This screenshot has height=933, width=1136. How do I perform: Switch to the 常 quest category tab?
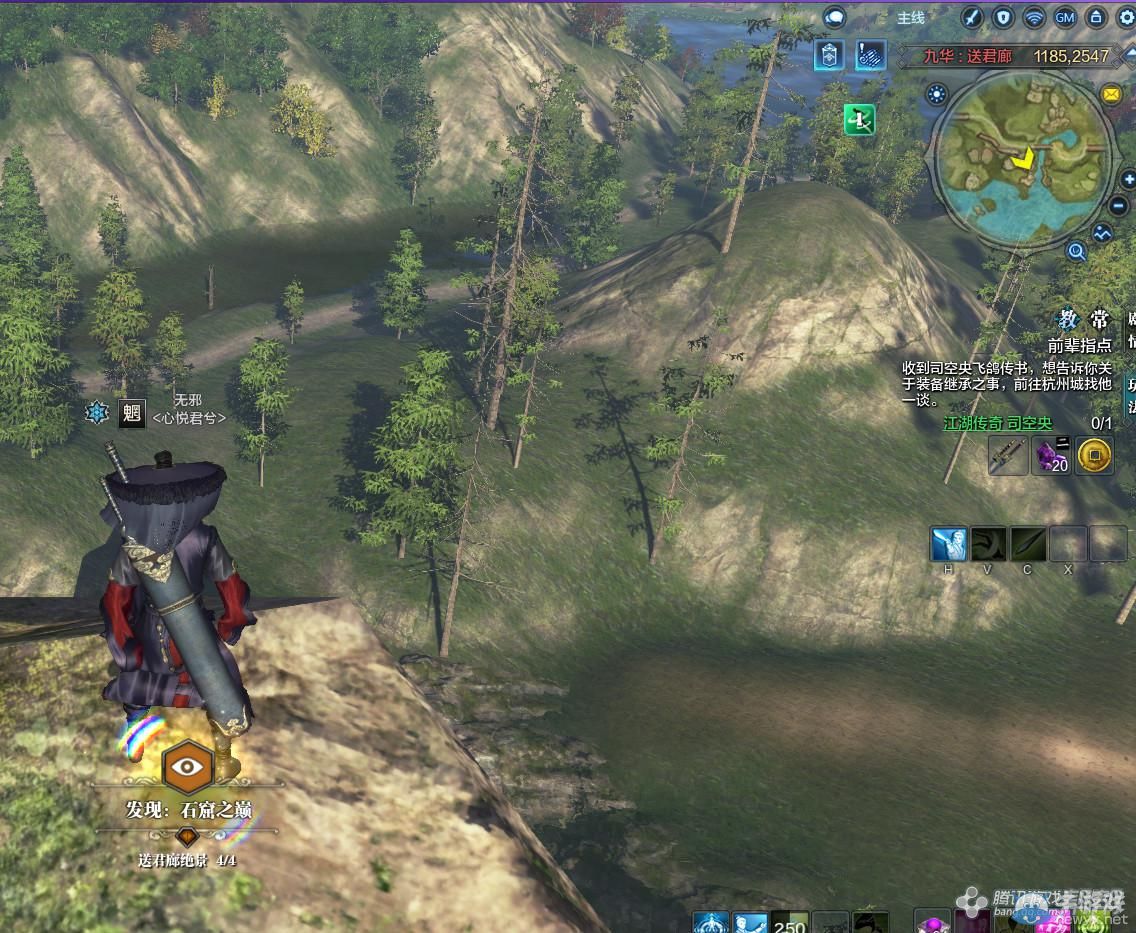[1099, 320]
